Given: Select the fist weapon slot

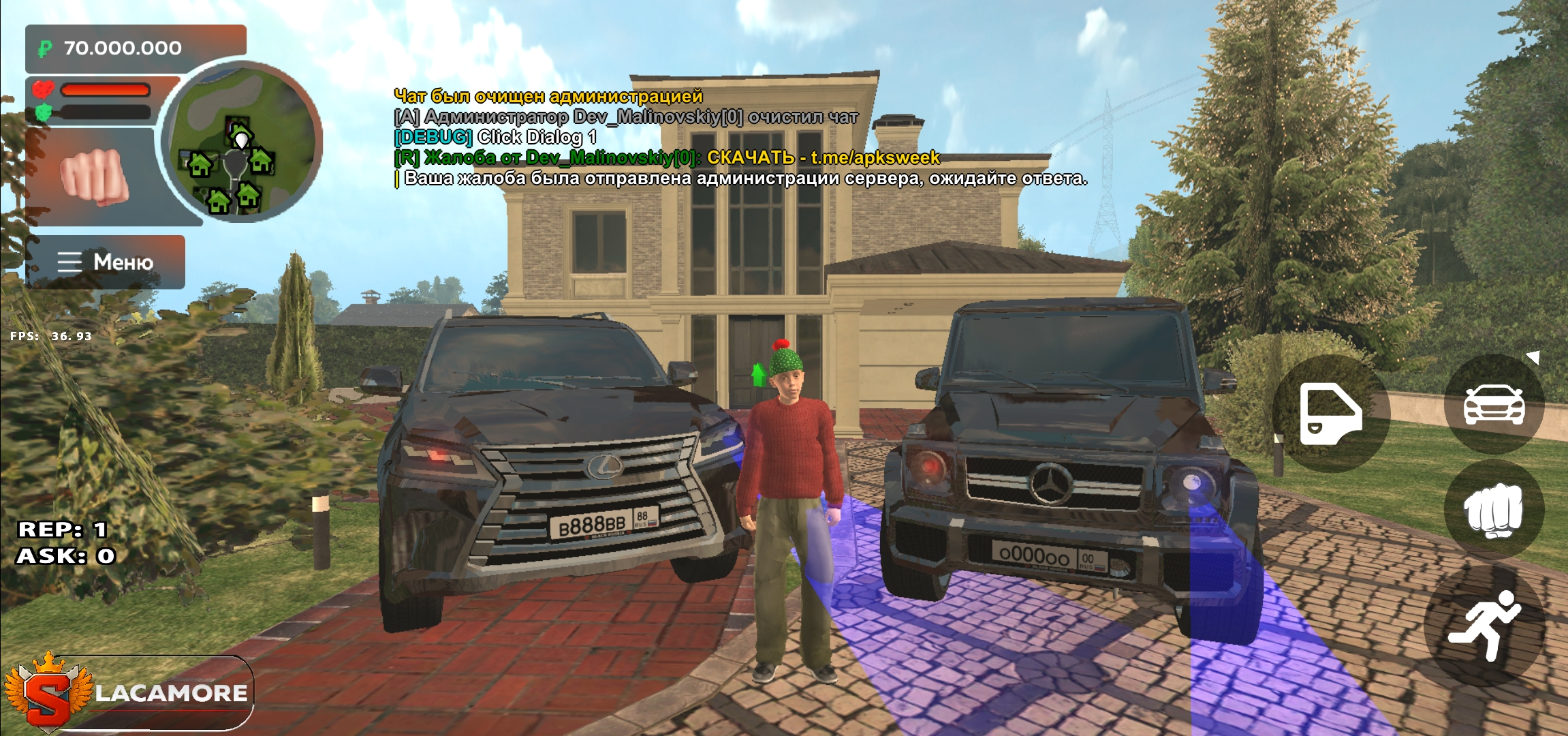Looking at the screenshot, I should 94,176.
